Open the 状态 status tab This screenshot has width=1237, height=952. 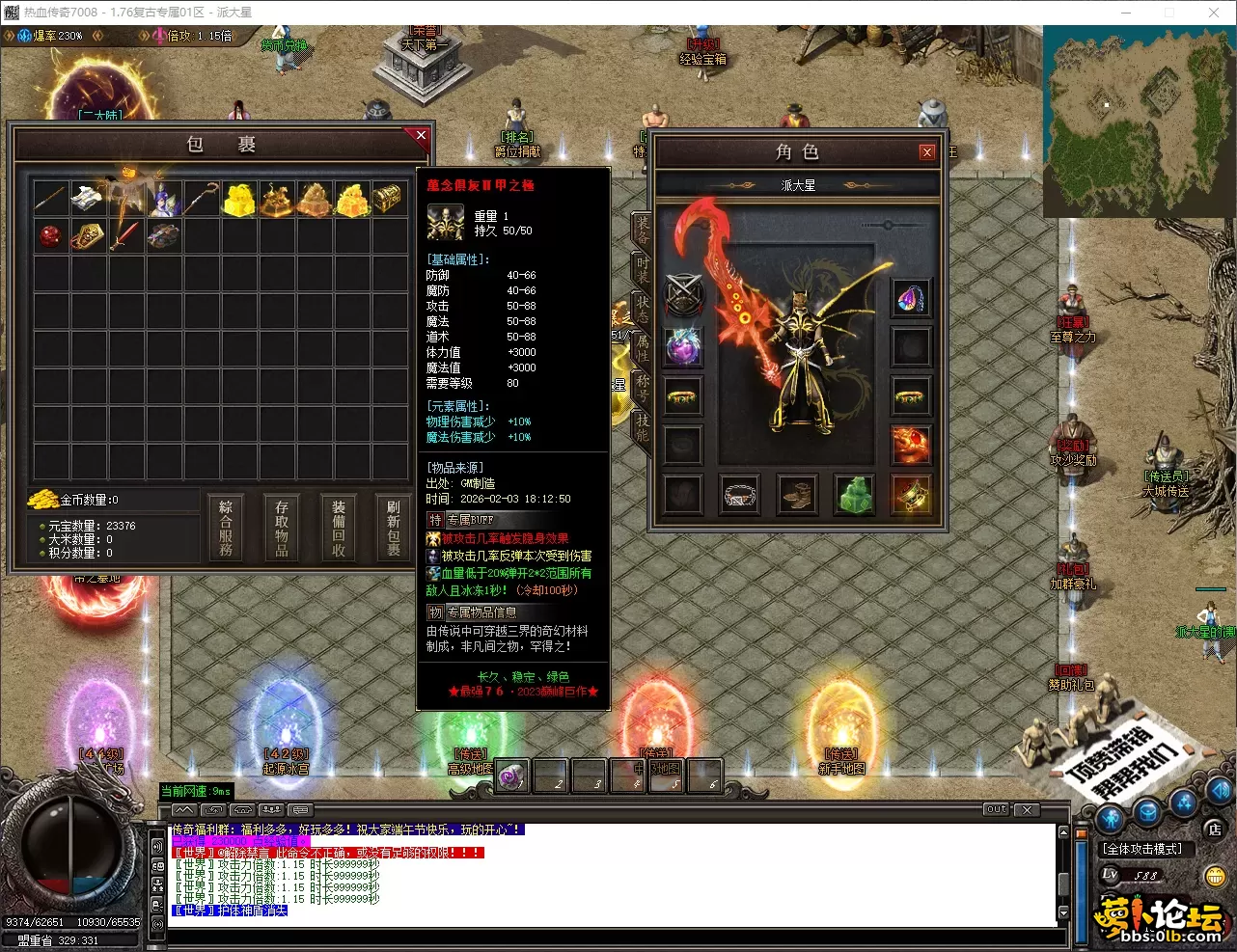(642, 309)
